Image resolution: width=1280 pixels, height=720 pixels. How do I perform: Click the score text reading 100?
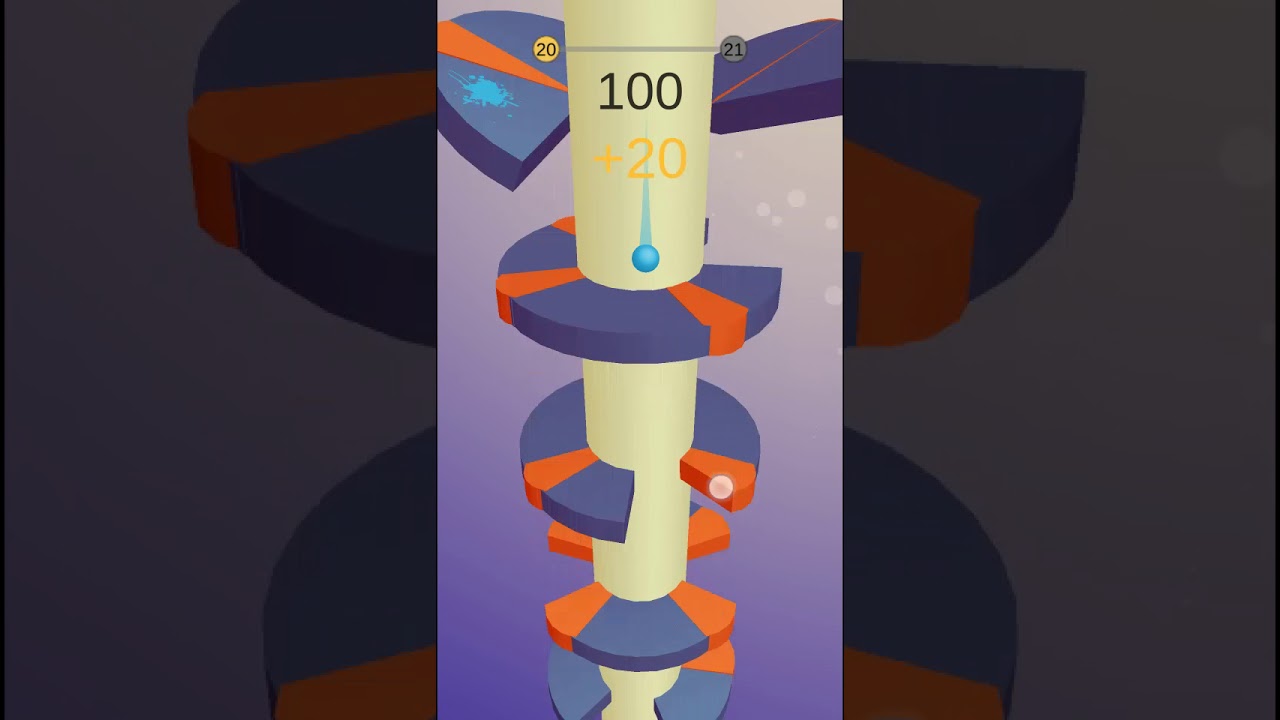[640, 92]
